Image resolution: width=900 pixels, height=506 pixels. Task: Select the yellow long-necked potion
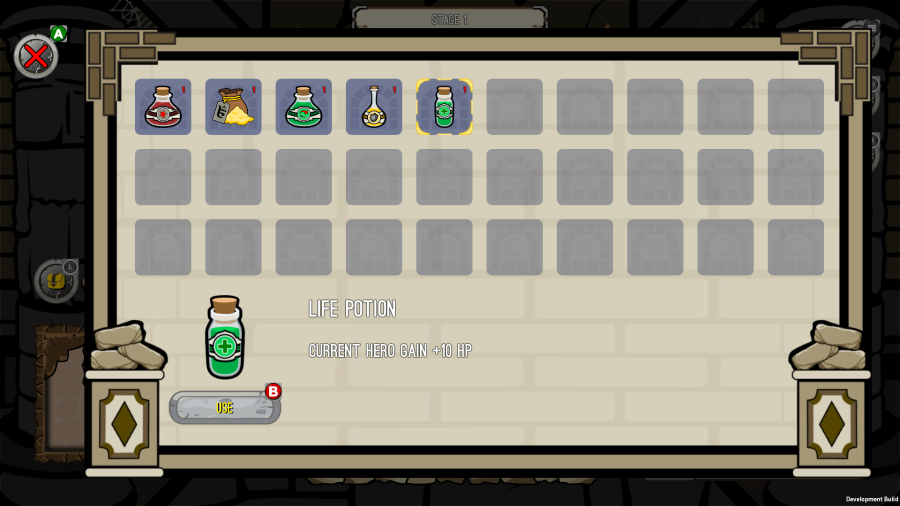[374, 107]
